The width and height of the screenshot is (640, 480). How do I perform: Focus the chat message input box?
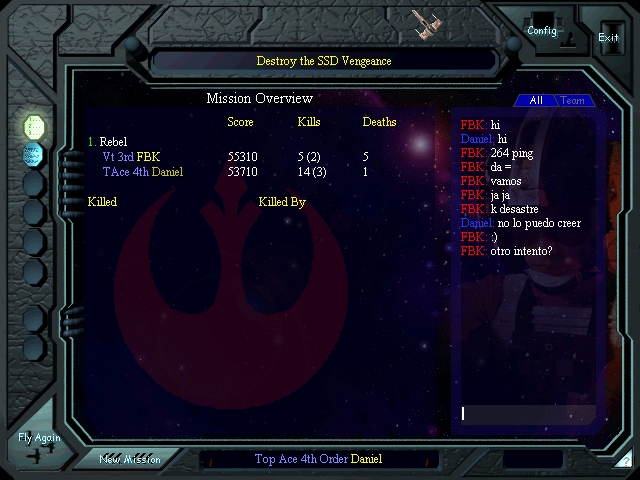(527, 413)
